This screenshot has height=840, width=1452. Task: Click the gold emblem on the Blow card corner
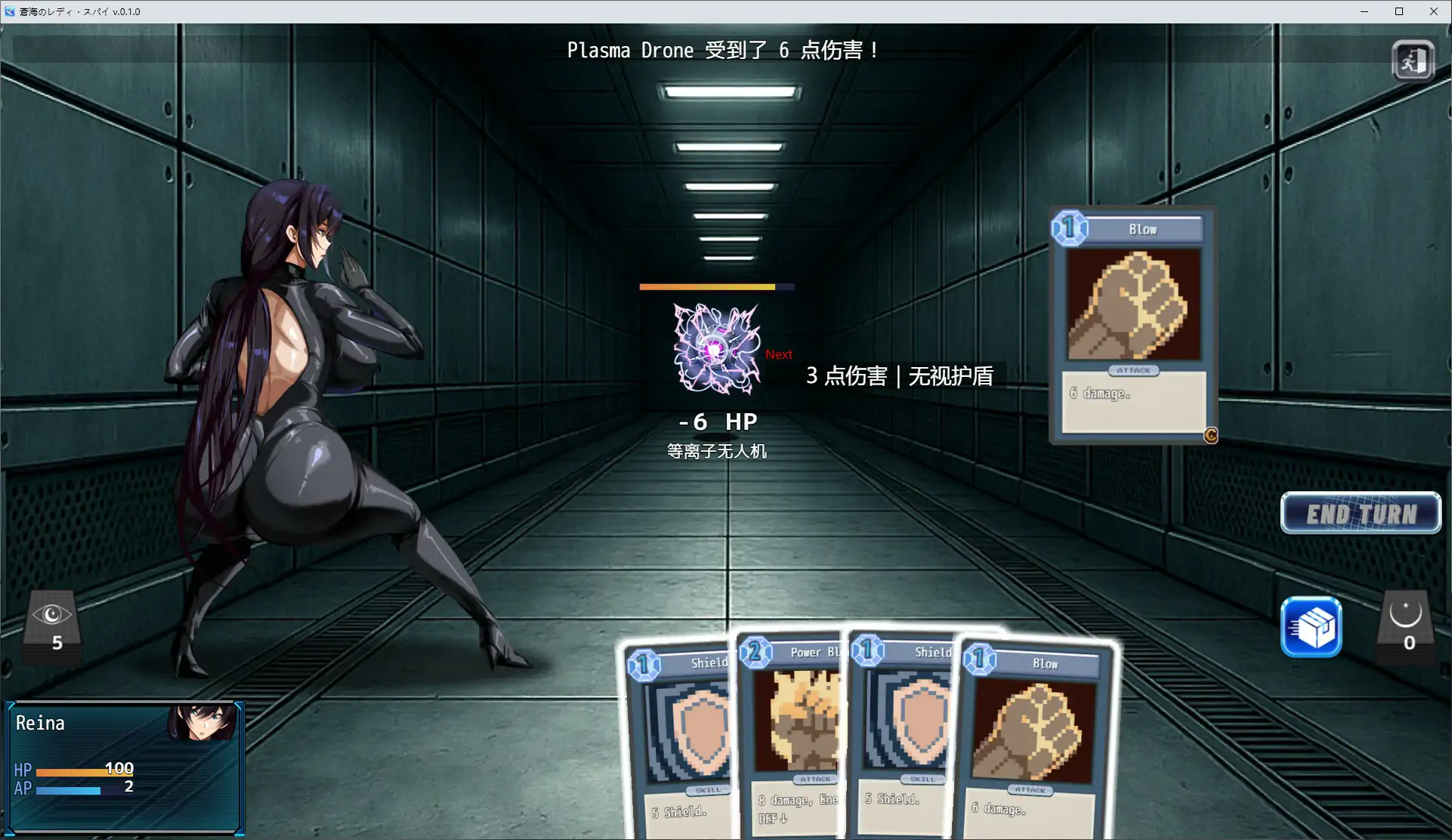(1209, 436)
